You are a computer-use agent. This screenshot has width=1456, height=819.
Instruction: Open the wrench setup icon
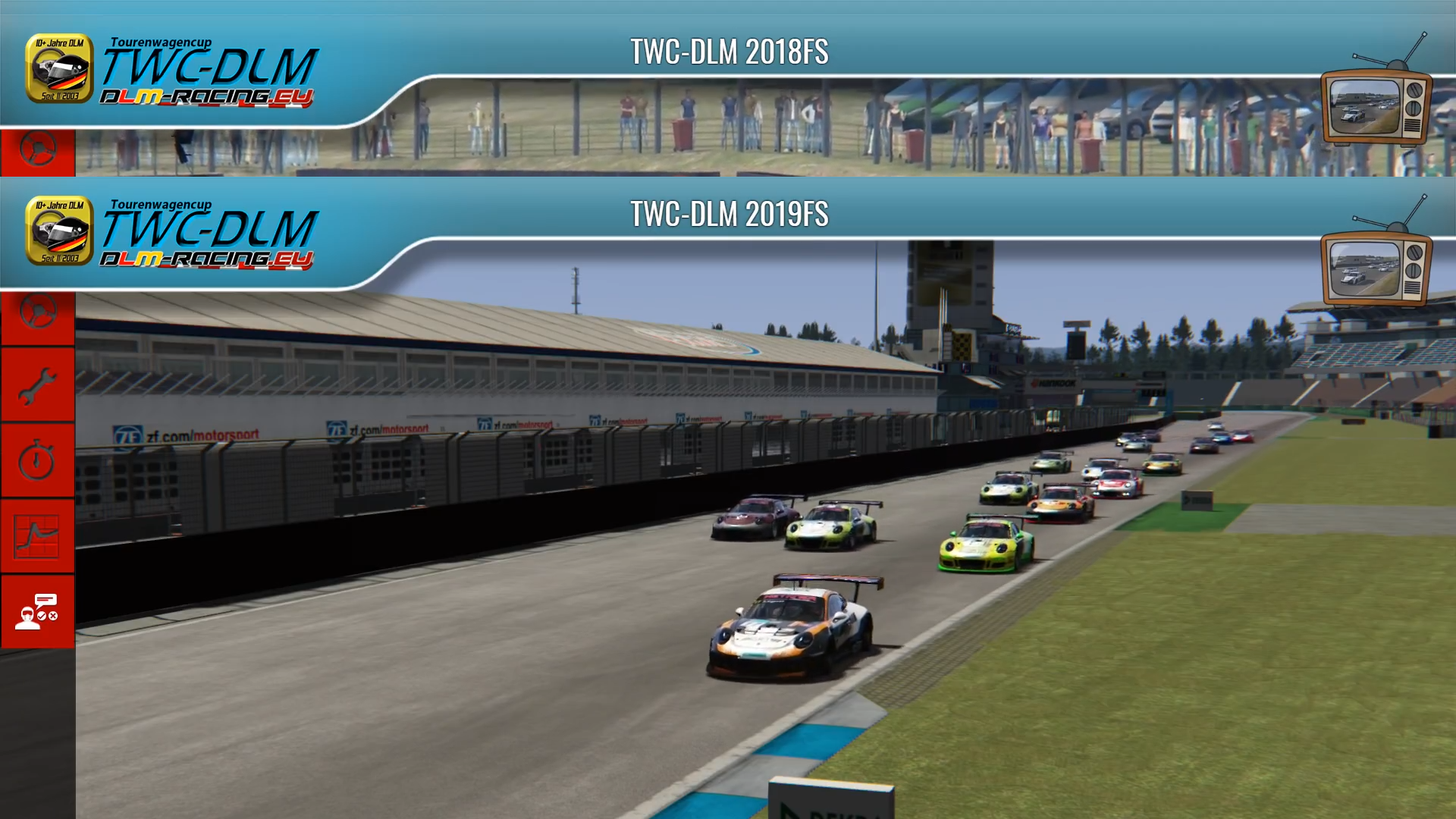[x=37, y=386]
